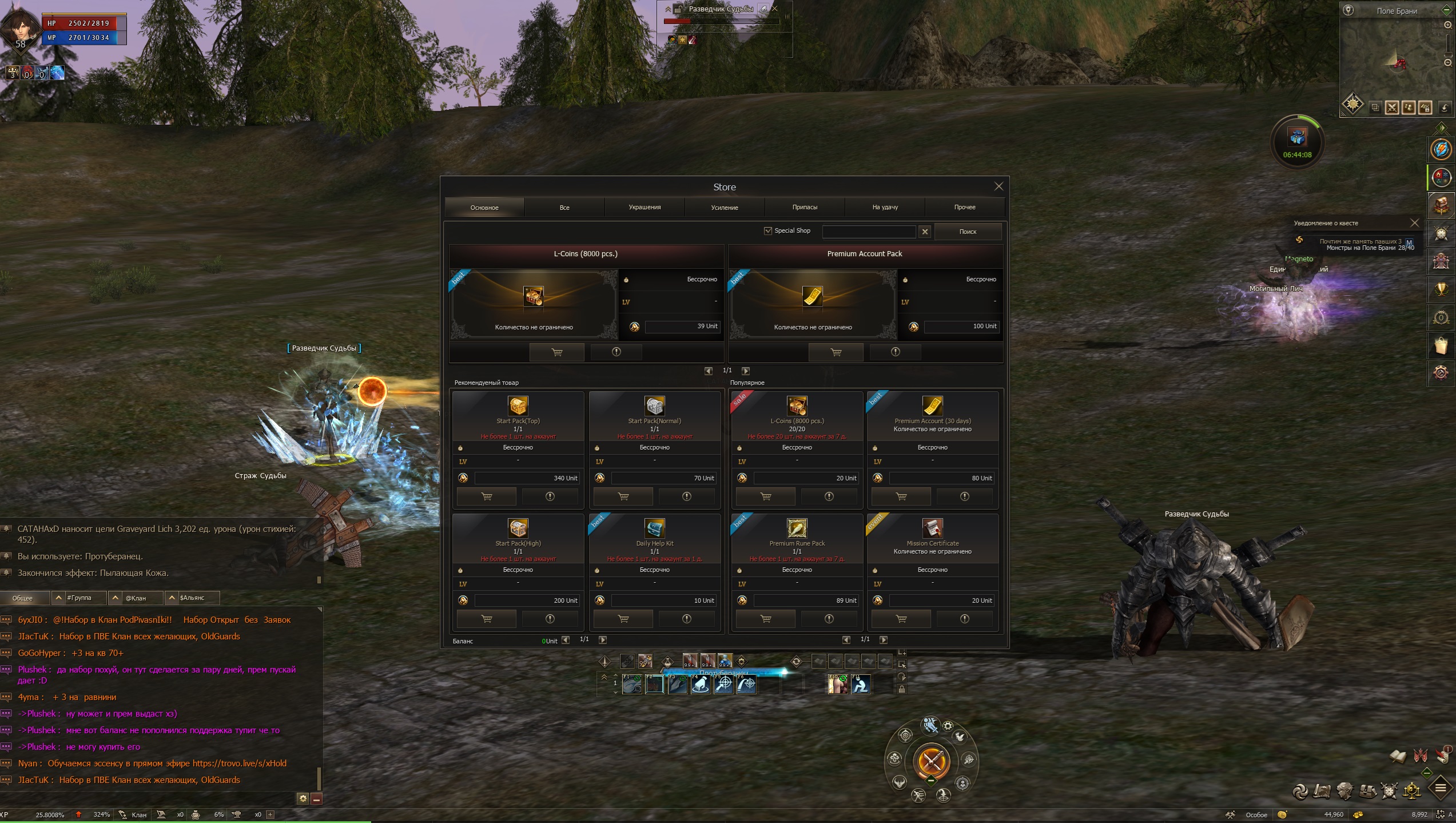Open the #Группа chat tab
Screen dimensions: 1456x823
(79, 598)
